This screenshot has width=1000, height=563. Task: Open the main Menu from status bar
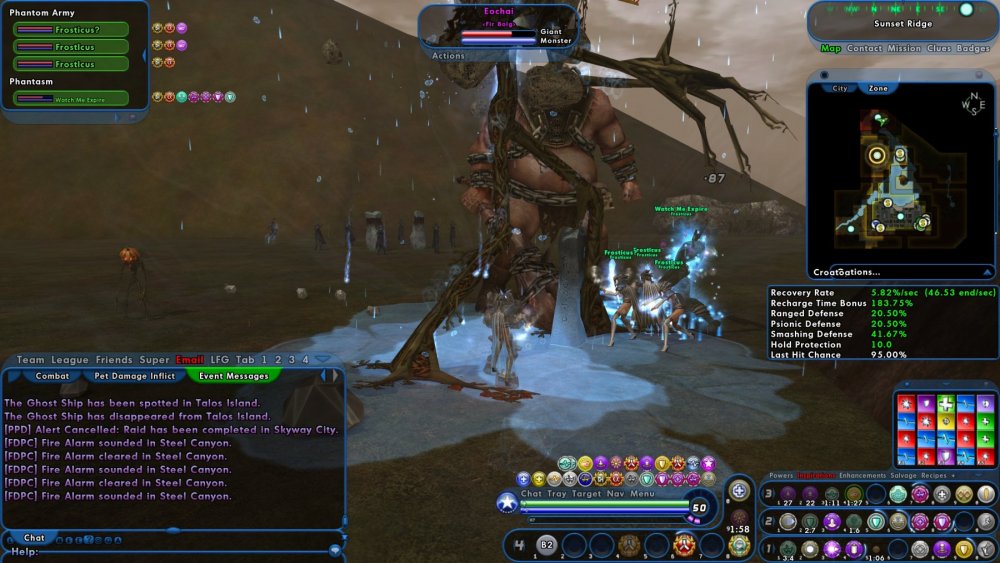643,493
